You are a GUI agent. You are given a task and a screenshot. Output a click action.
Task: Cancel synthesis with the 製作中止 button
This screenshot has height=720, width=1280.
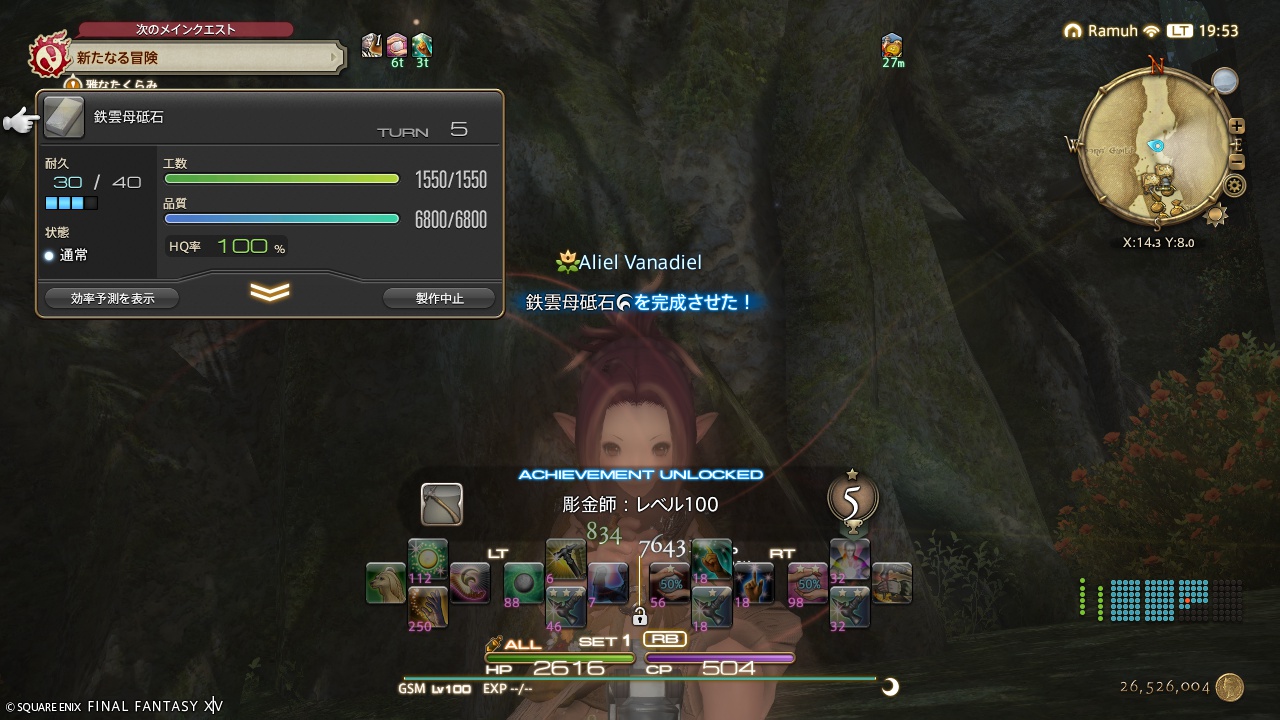438,297
